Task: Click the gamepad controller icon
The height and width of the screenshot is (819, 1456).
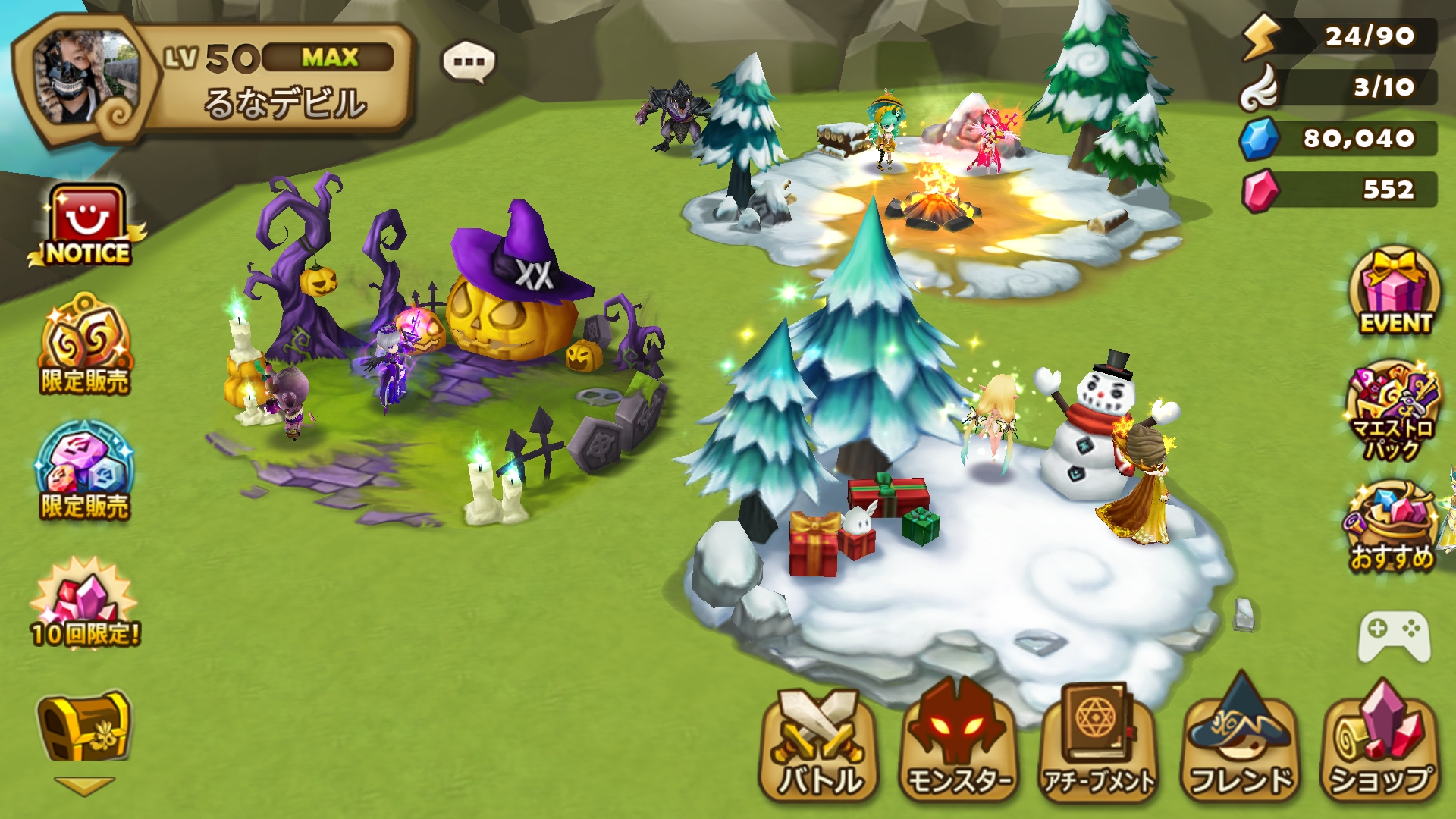Action: pos(1394,635)
